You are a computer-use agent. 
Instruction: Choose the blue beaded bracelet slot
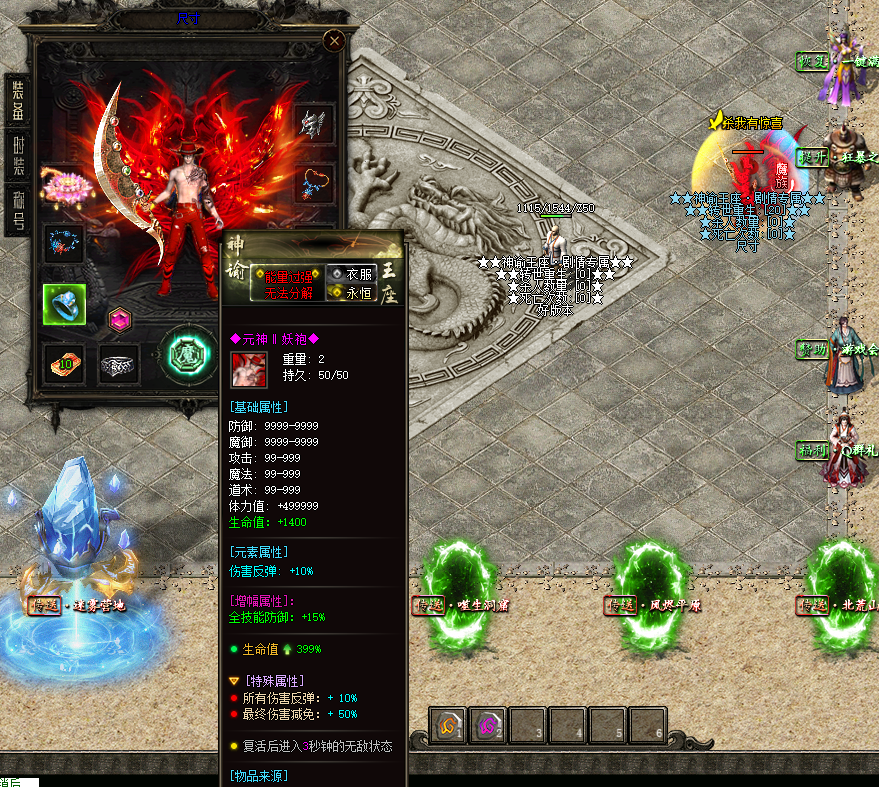(x=64, y=243)
